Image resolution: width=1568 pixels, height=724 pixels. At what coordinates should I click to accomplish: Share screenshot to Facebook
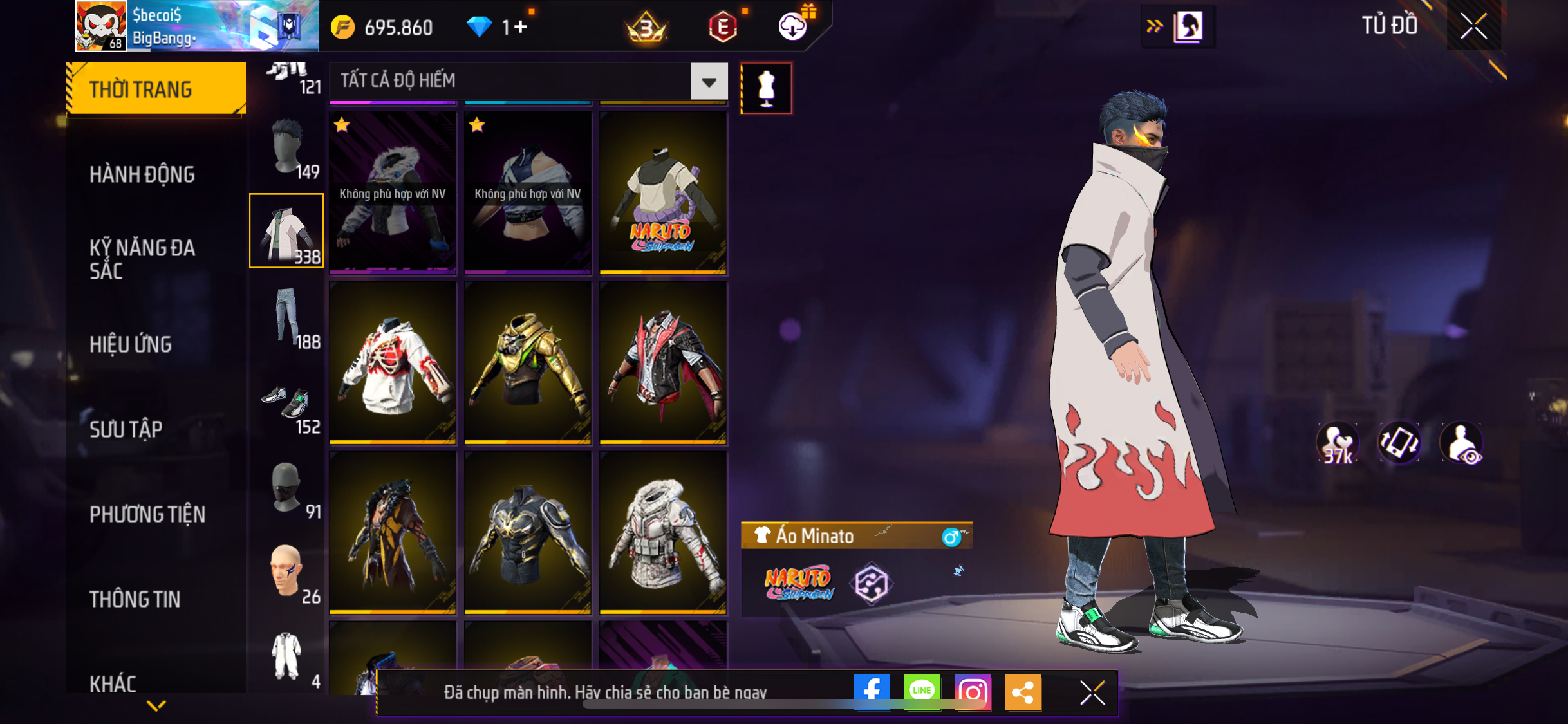point(872,692)
